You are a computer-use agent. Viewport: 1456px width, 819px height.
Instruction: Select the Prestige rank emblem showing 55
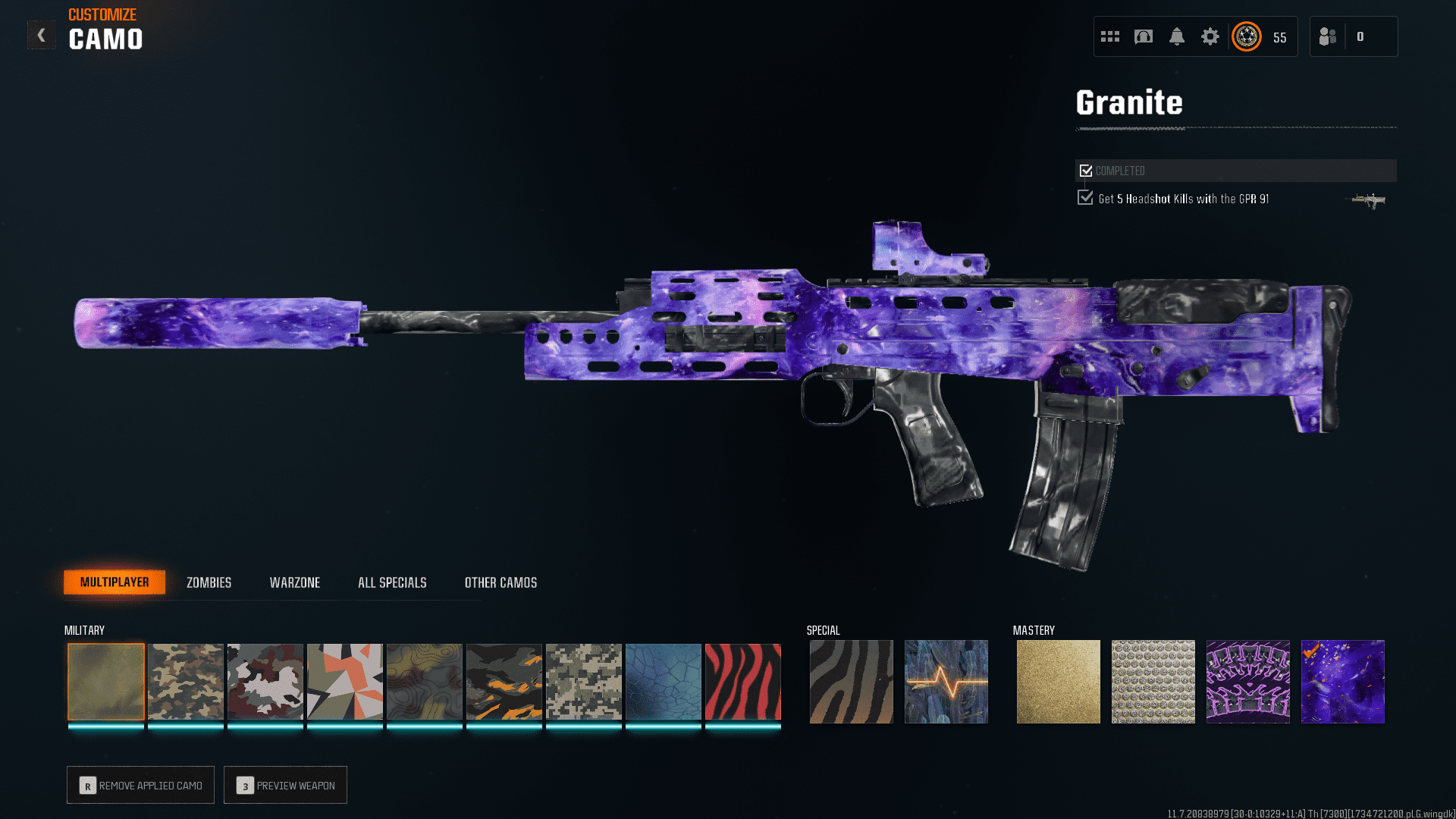click(x=1246, y=36)
